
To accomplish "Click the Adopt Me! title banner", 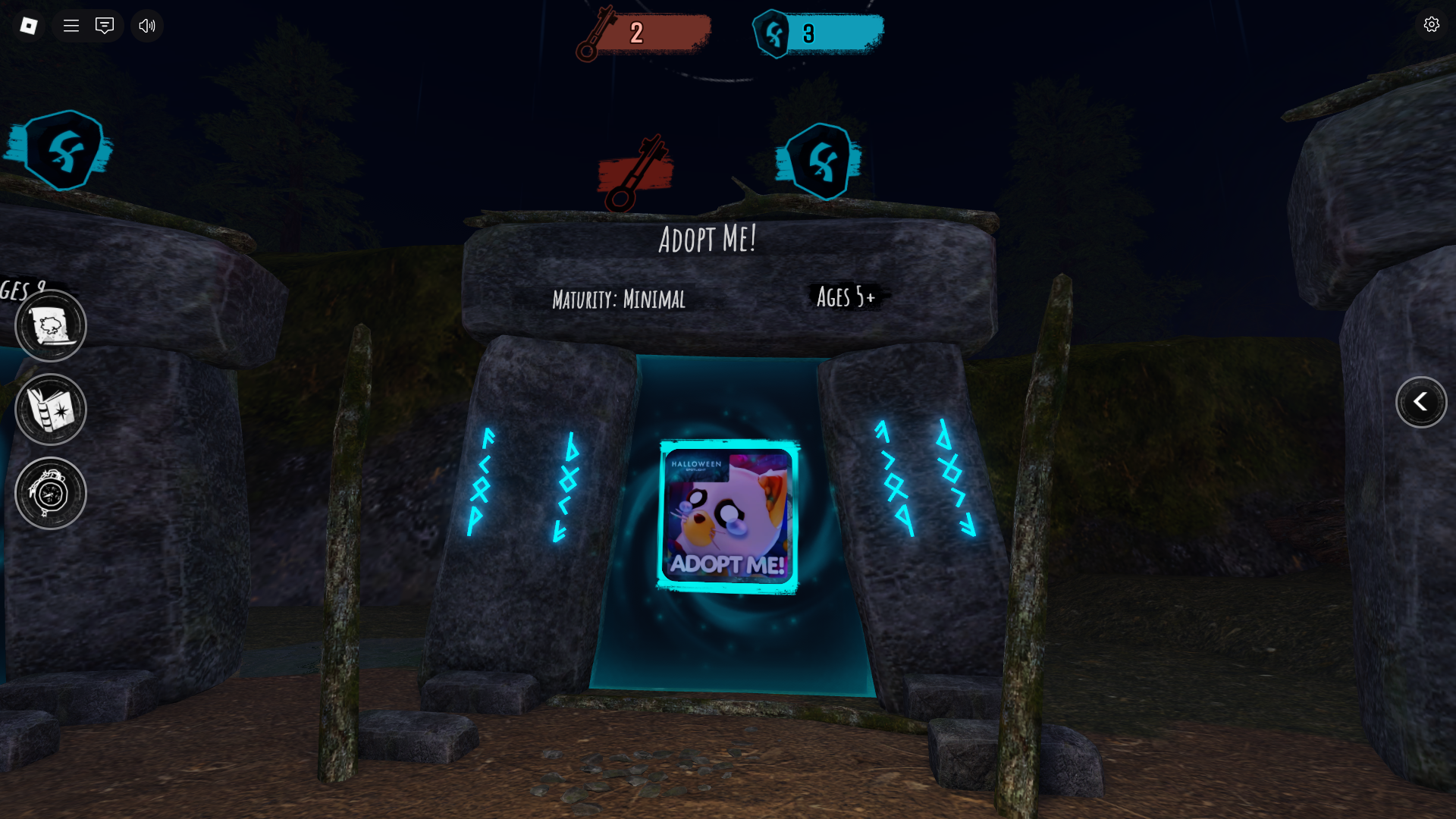I will (x=706, y=239).
